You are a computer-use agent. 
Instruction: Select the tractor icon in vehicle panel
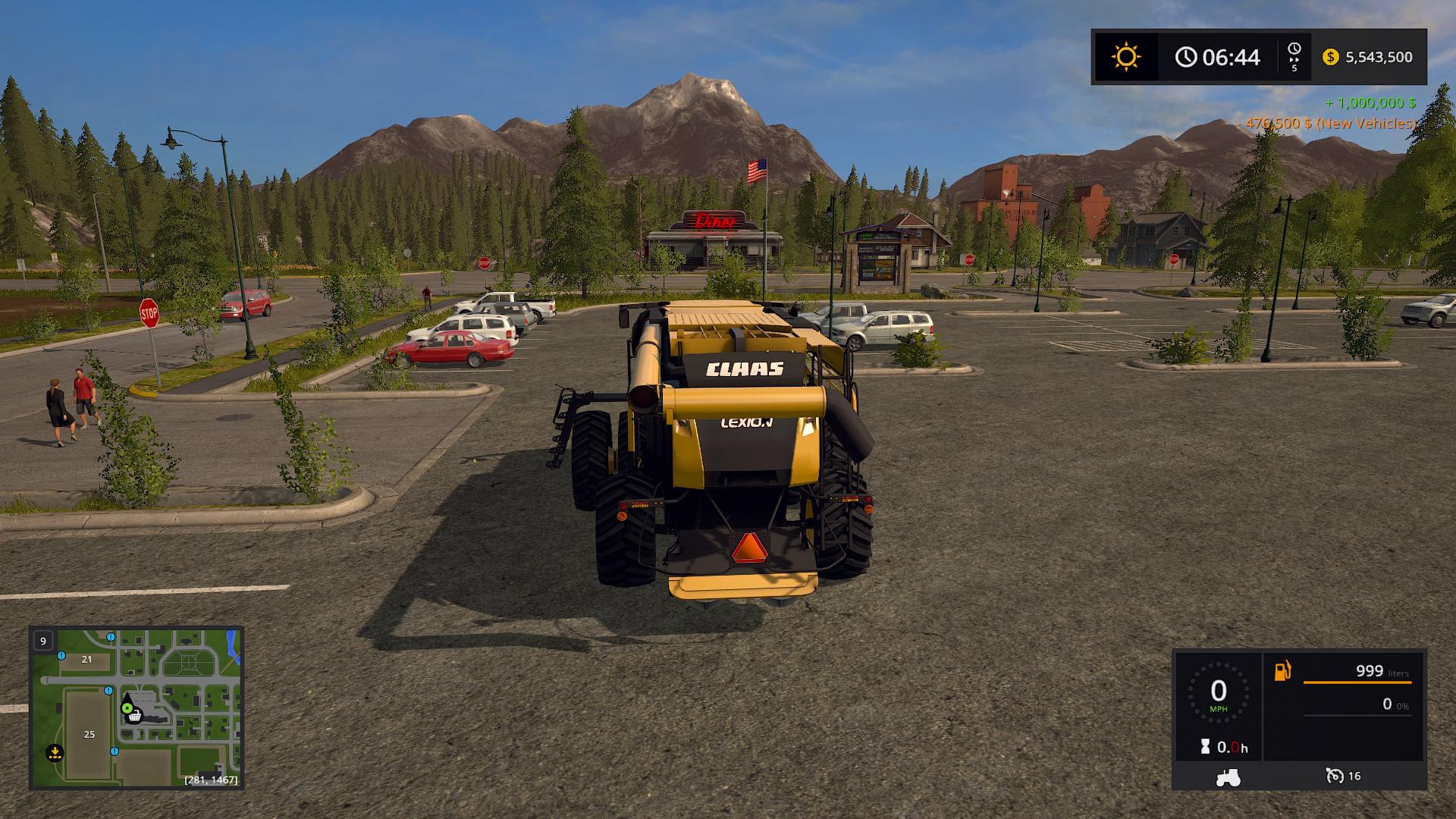pos(1228,777)
